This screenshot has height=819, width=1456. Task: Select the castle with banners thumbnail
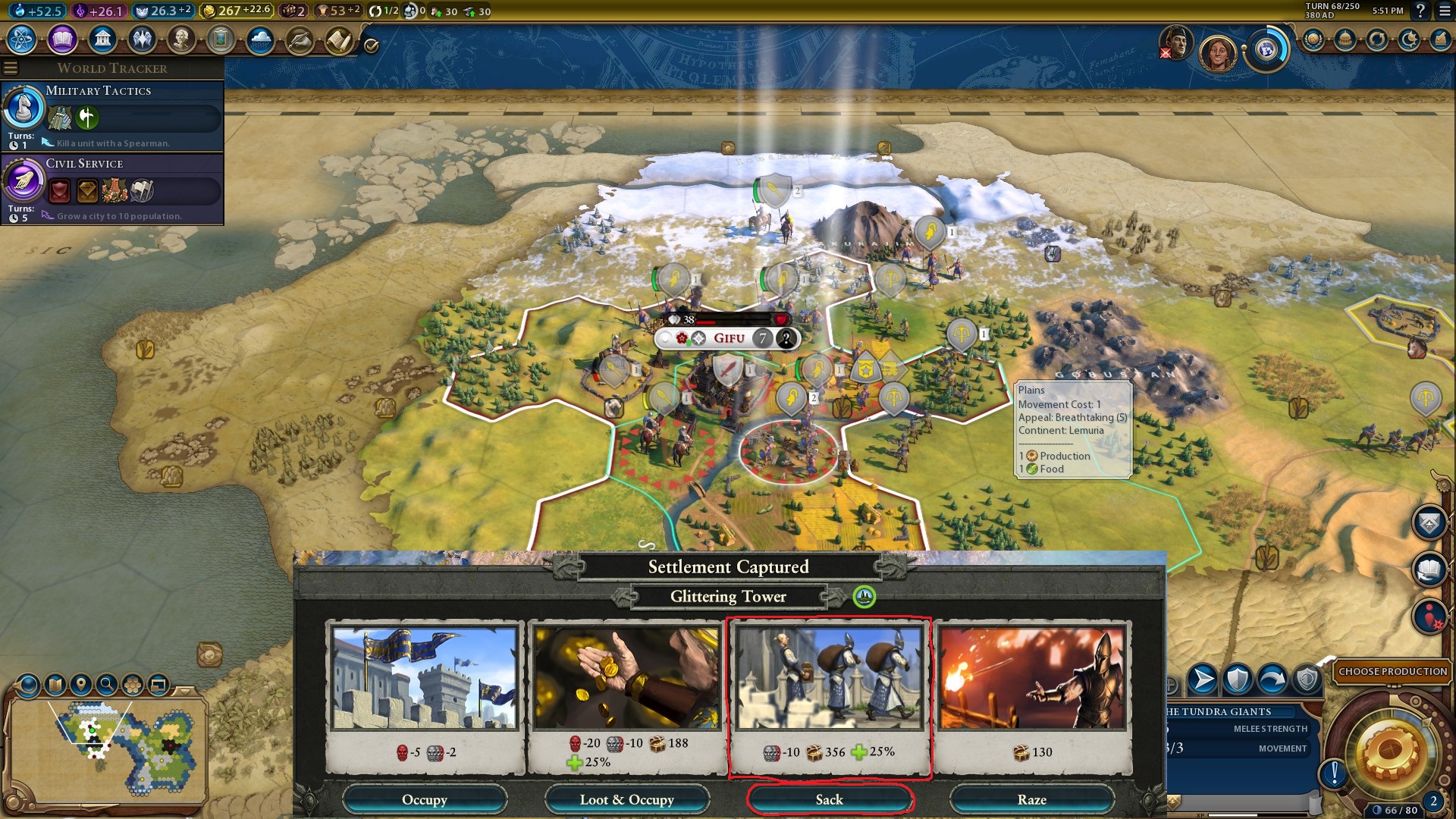(x=424, y=678)
